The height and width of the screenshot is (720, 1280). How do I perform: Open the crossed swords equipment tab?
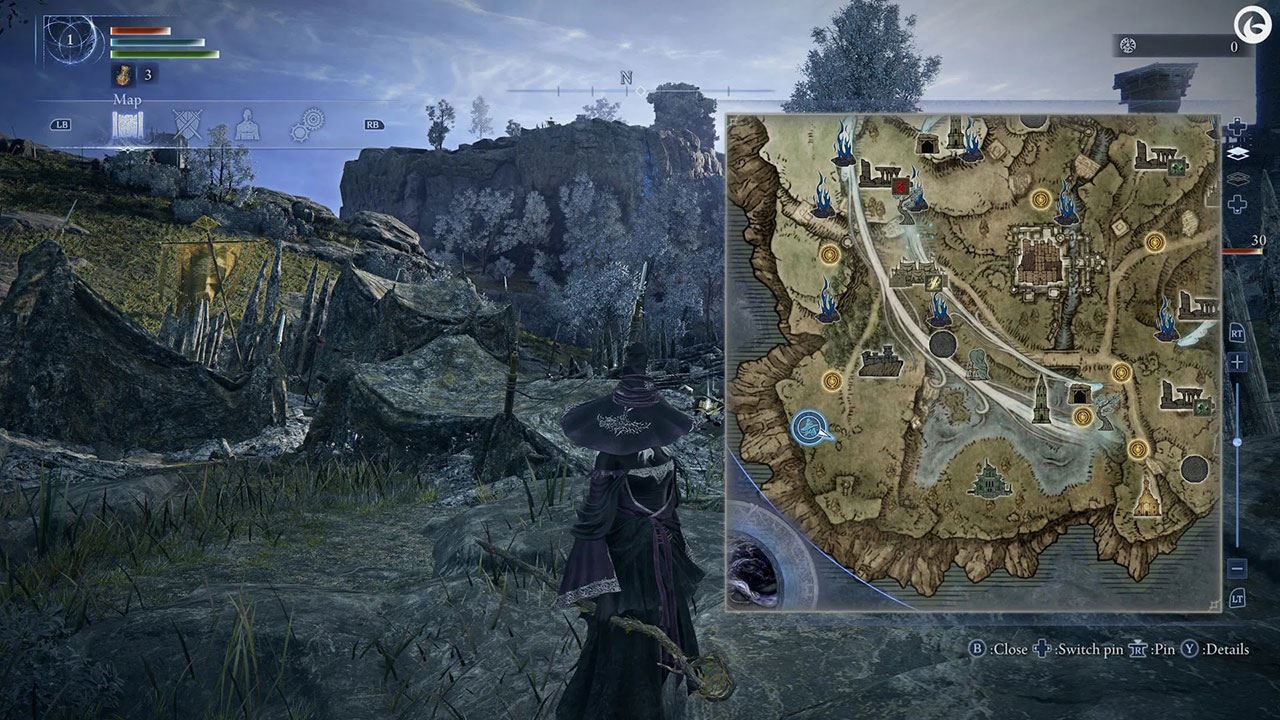(187, 125)
